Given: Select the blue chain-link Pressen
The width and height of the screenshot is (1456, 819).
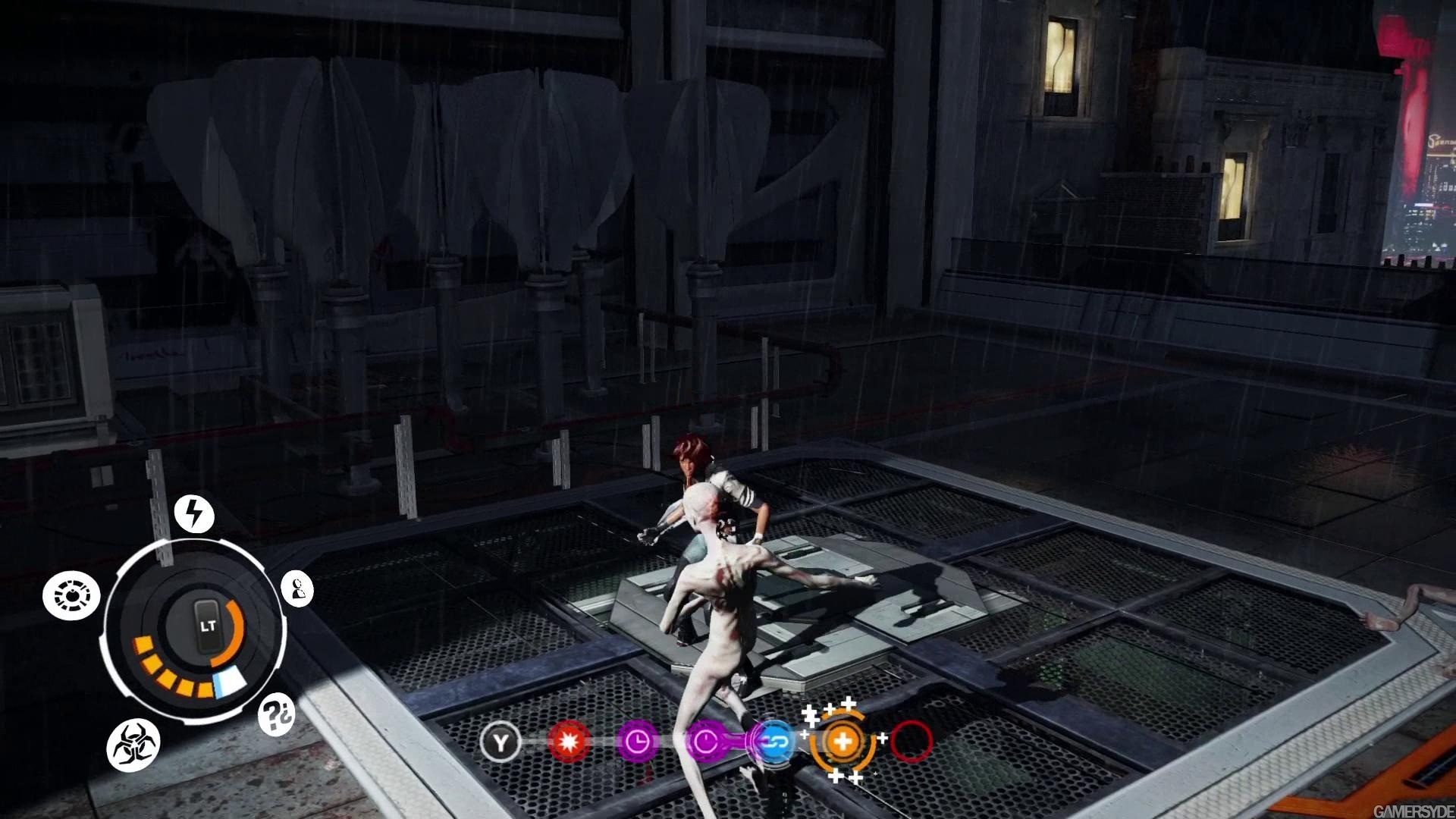Looking at the screenshot, I should pyautogui.click(x=774, y=741).
